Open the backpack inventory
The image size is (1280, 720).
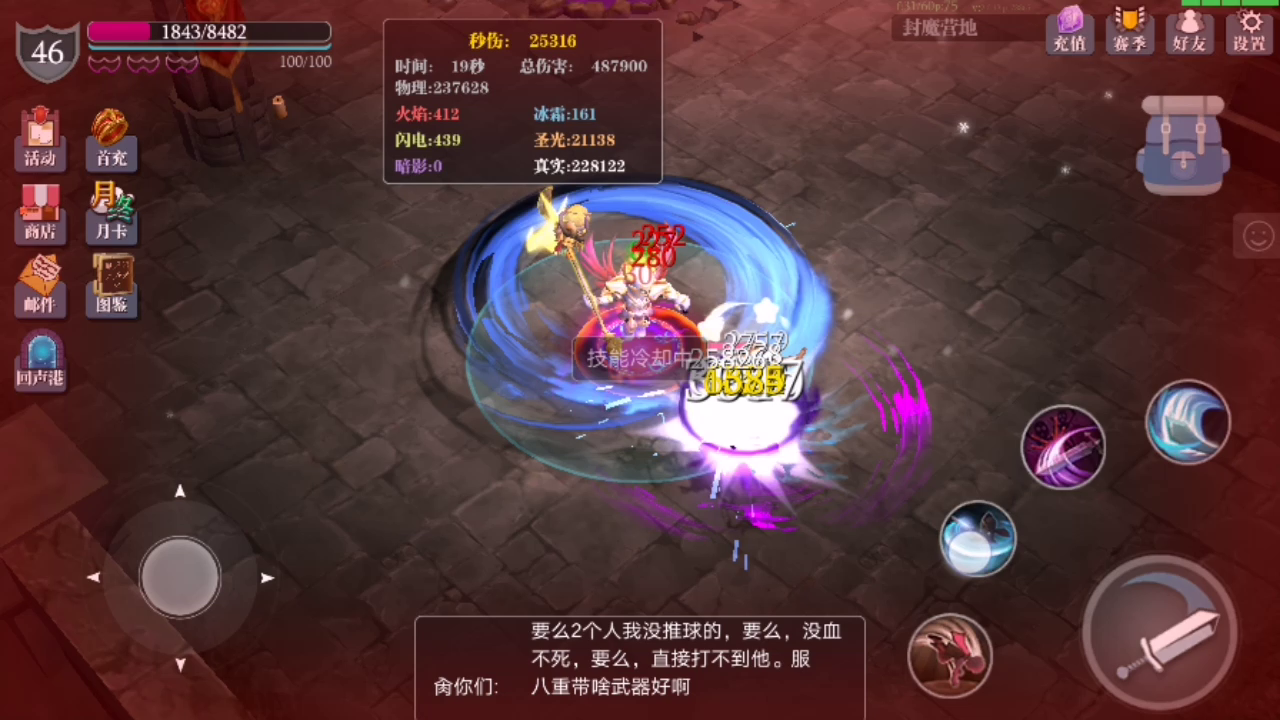(x=1183, y=145)
